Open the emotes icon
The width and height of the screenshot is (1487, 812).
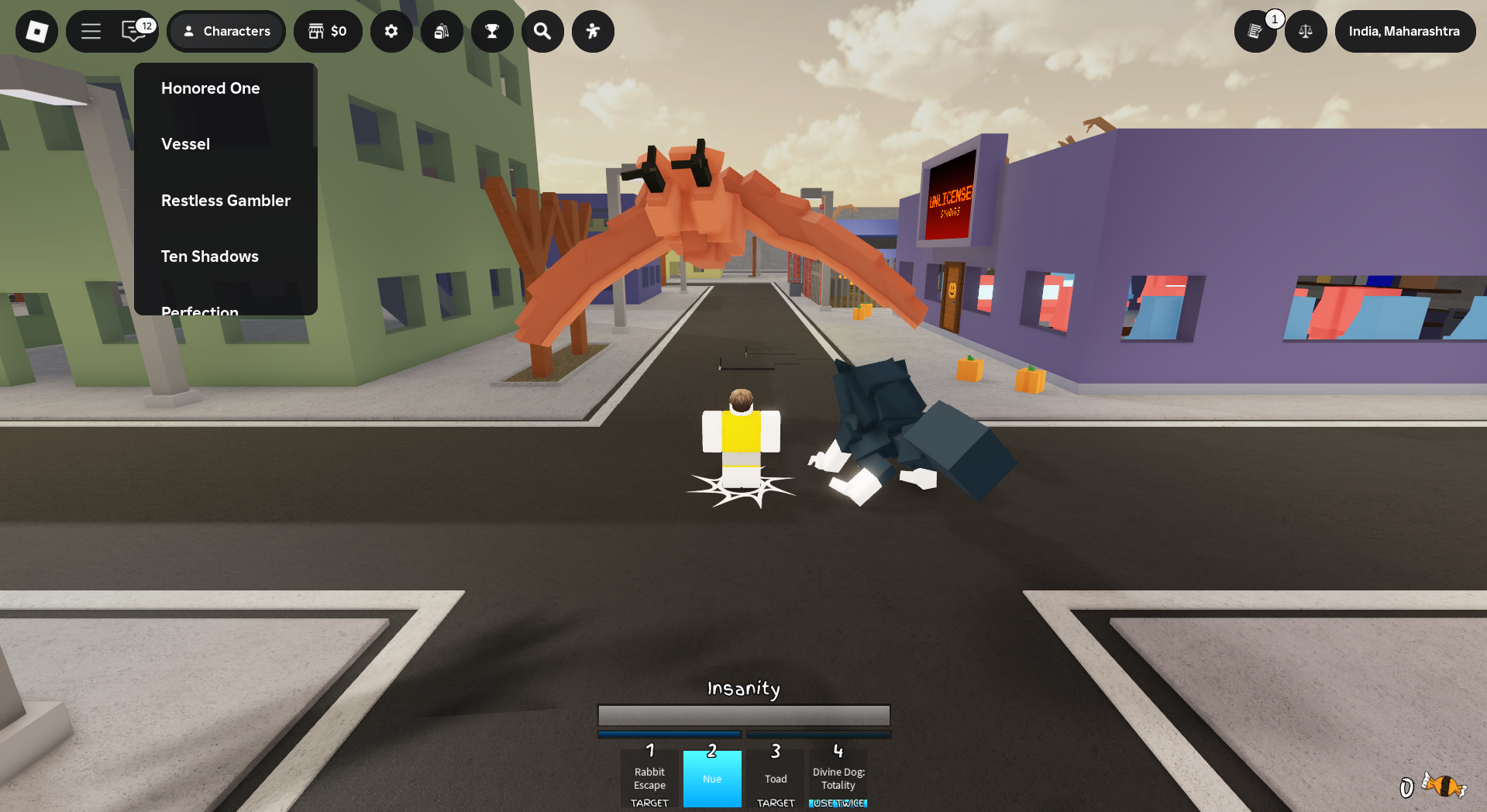tap(593, 31)
